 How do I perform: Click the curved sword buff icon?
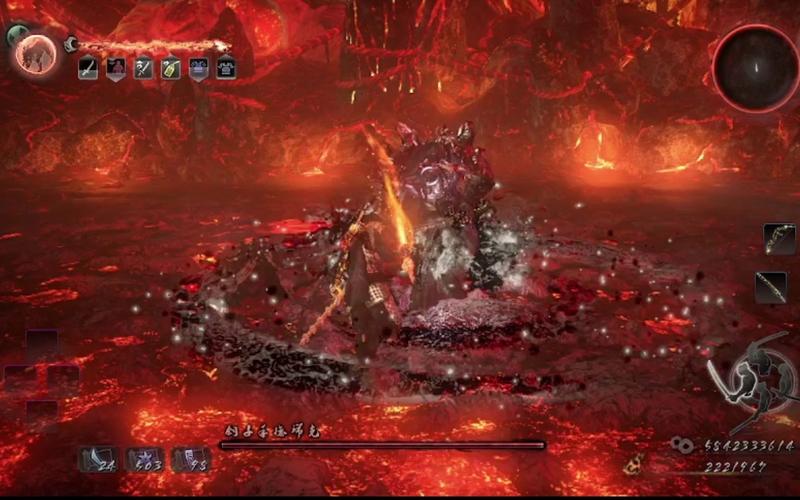point(88,69)
